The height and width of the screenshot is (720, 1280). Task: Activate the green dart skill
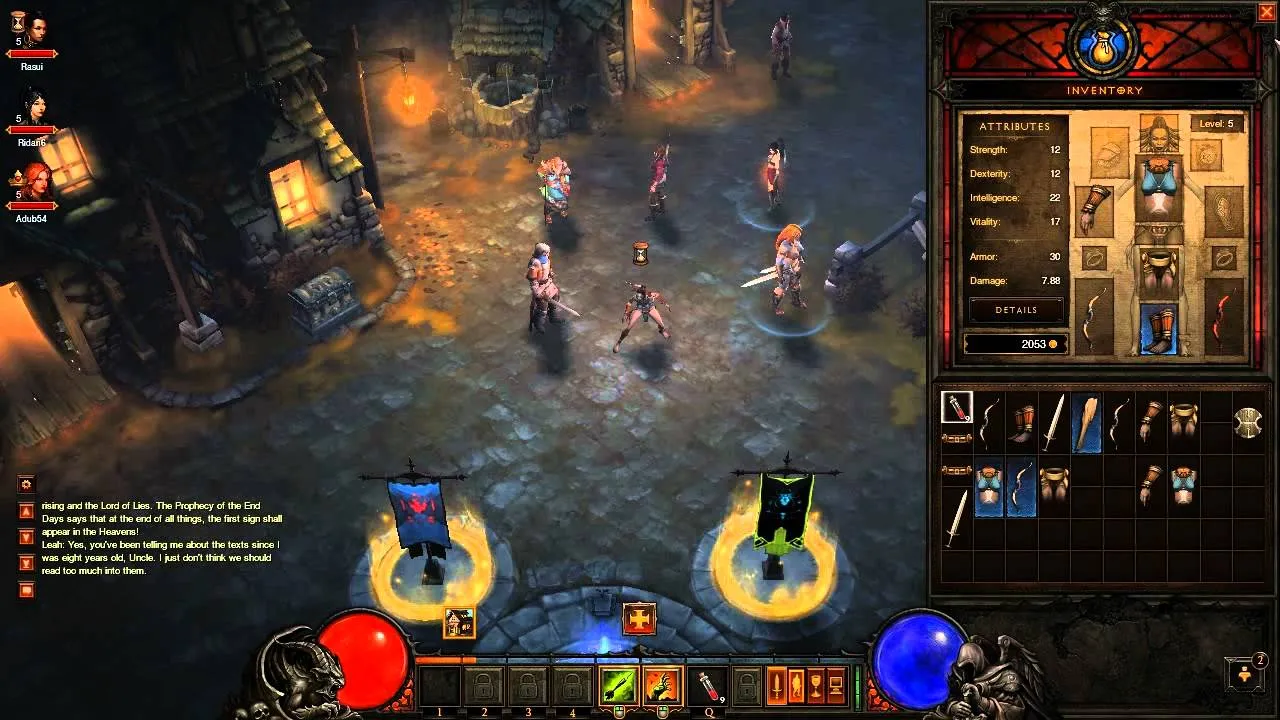618,686
